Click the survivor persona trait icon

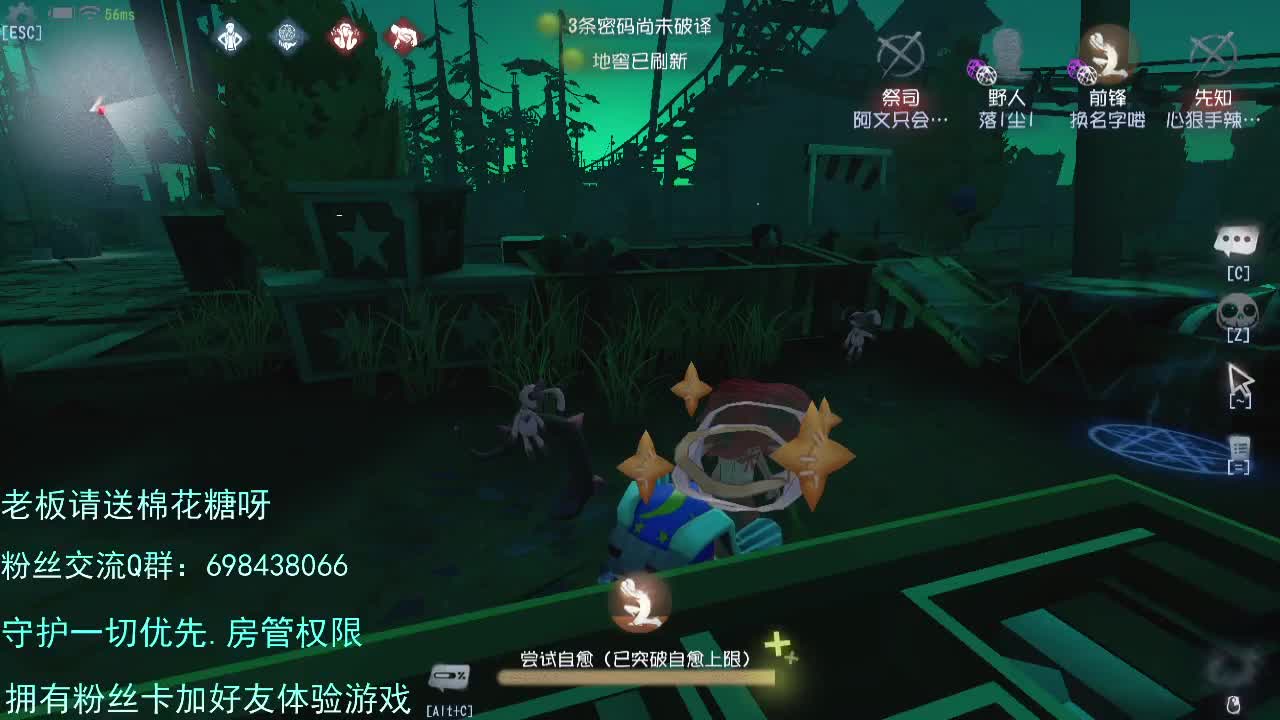point(230,36)
